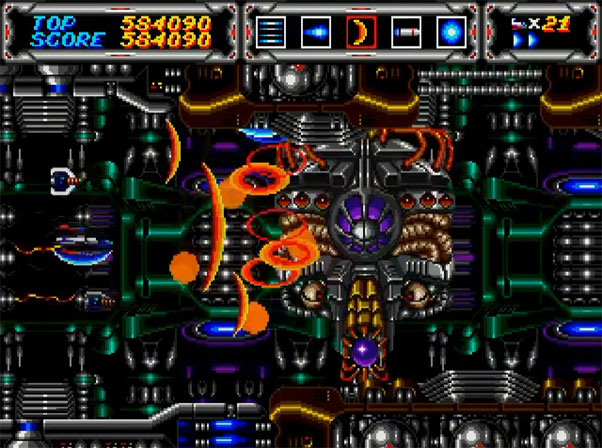Viewport: 602px width, 448px height.
Task: Pick the highlighted orange crescent weapon
Action: pos(360,32)
